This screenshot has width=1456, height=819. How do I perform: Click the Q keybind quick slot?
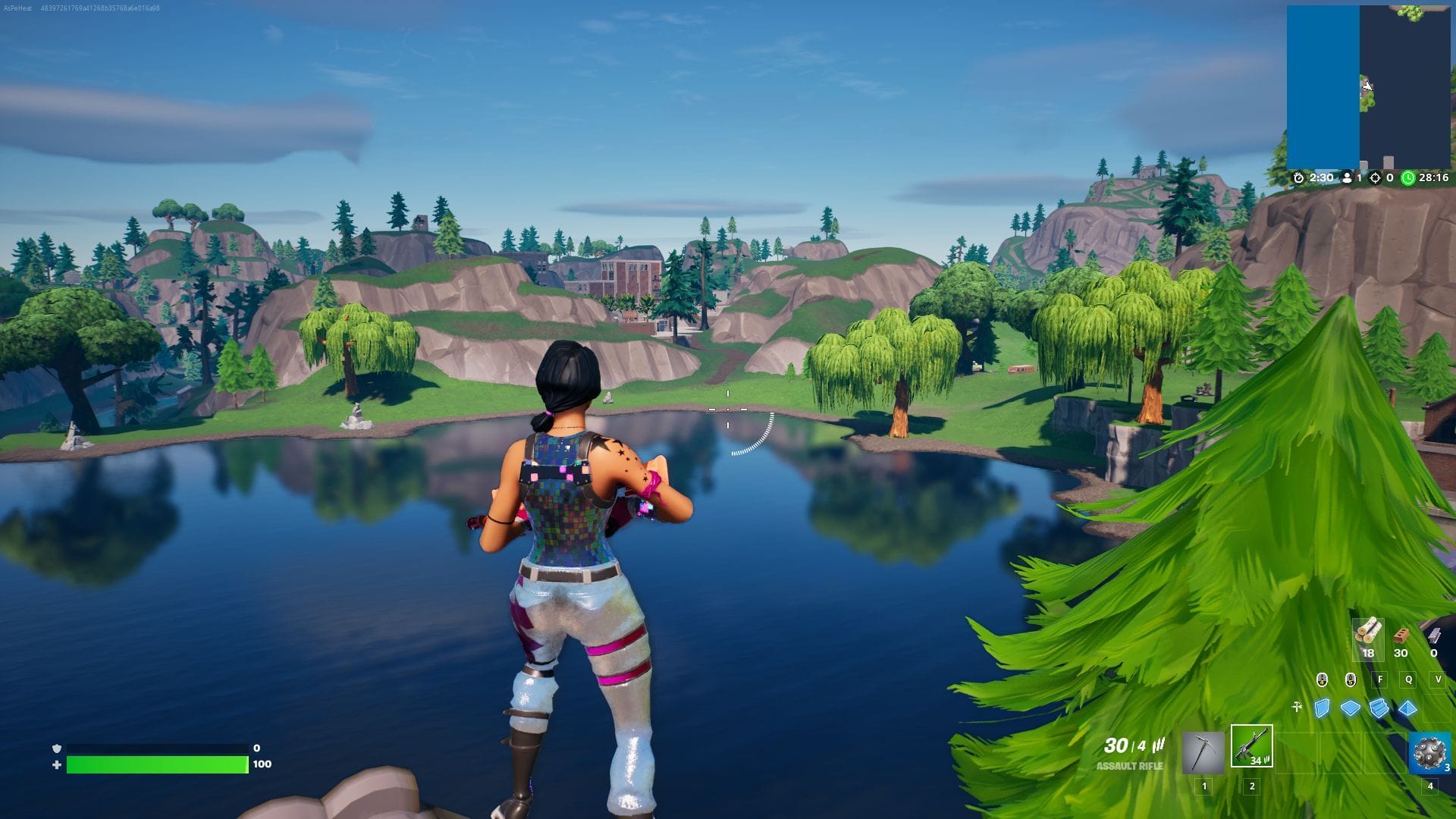[1409, 679]
